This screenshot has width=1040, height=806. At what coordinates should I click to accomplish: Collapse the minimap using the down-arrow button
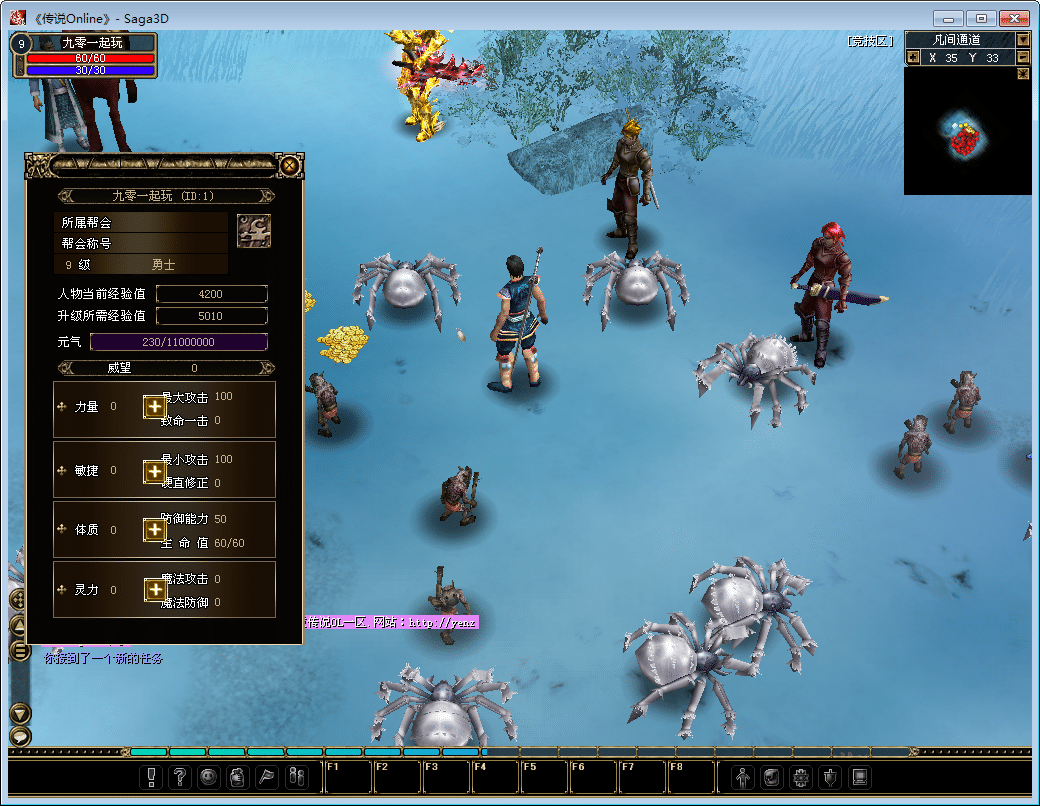tap(1023, 40)
